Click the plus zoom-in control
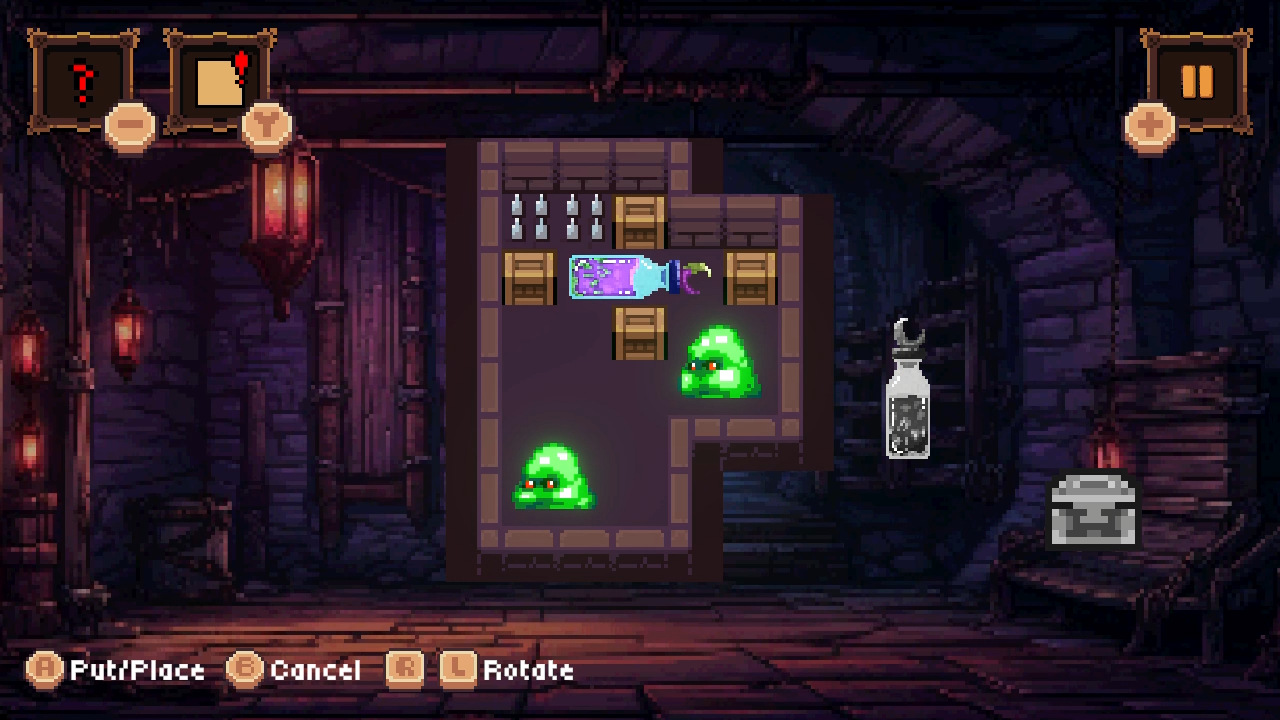Image resolution: width=1280 pixels, height=720 pixels. pos(1150,125)
